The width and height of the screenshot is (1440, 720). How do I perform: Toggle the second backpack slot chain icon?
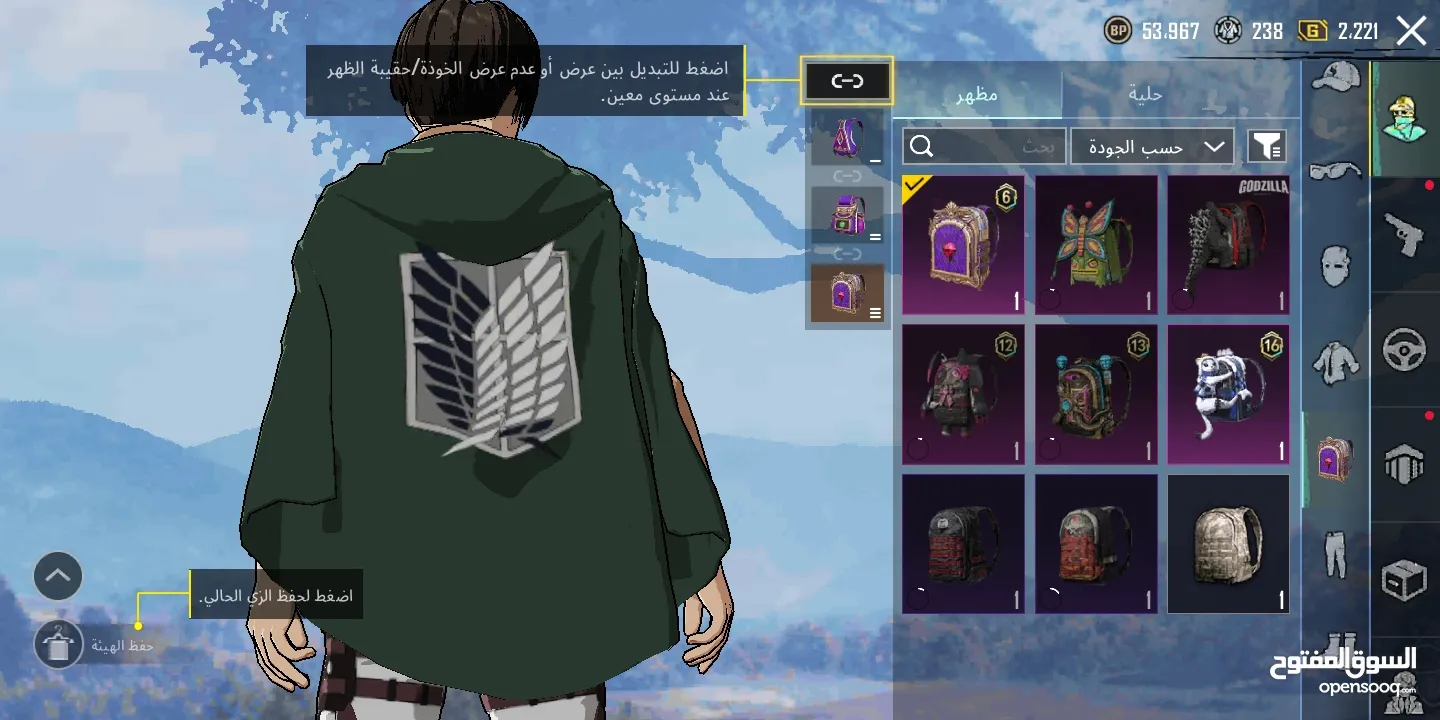(847, 252)
